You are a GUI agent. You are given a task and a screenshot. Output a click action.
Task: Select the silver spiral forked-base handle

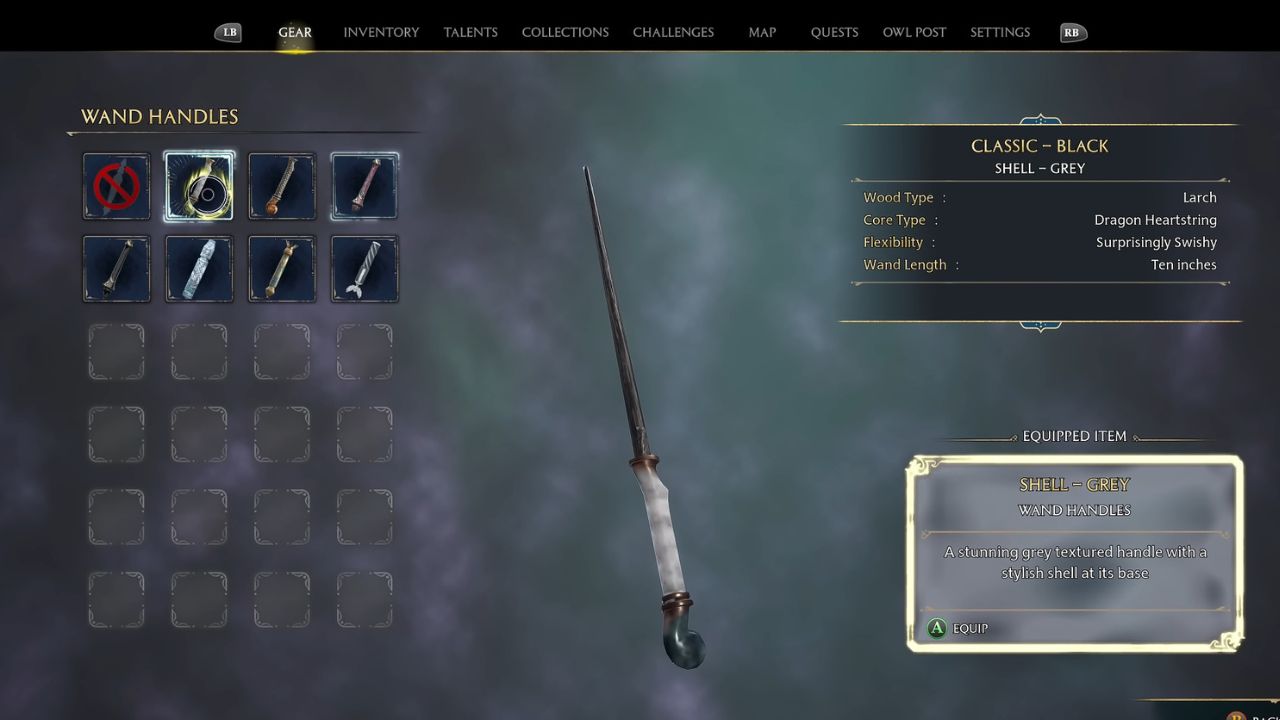tap(364, 268)
